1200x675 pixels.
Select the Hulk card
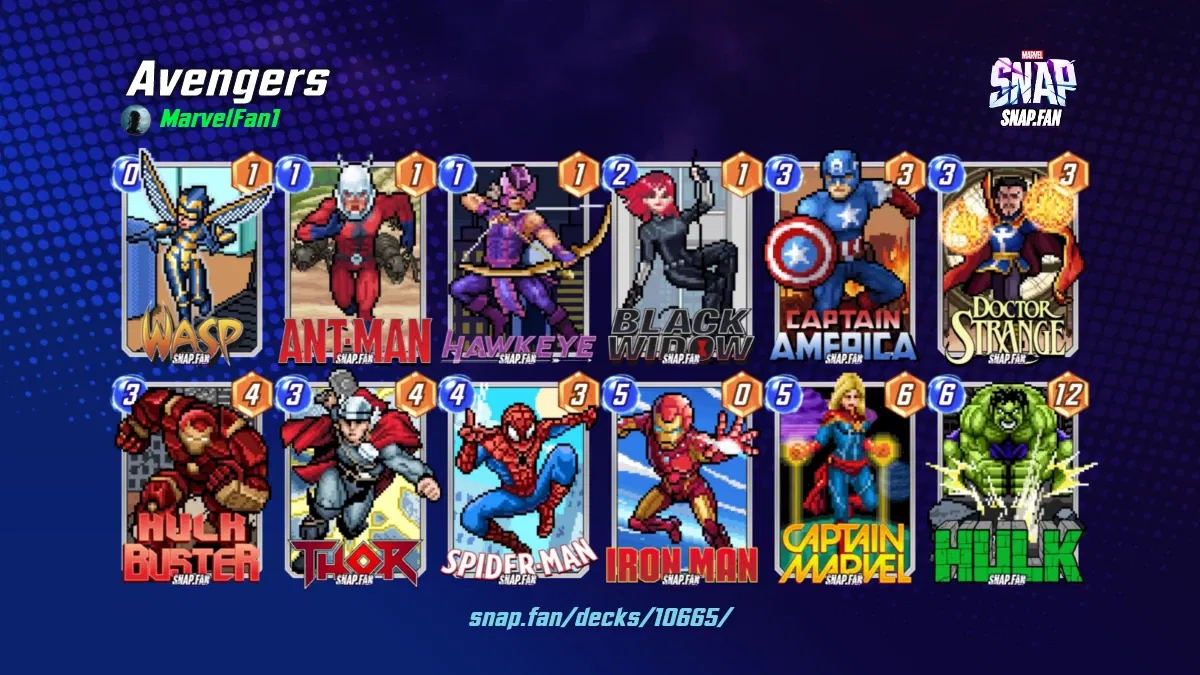tap(1008, 485)
